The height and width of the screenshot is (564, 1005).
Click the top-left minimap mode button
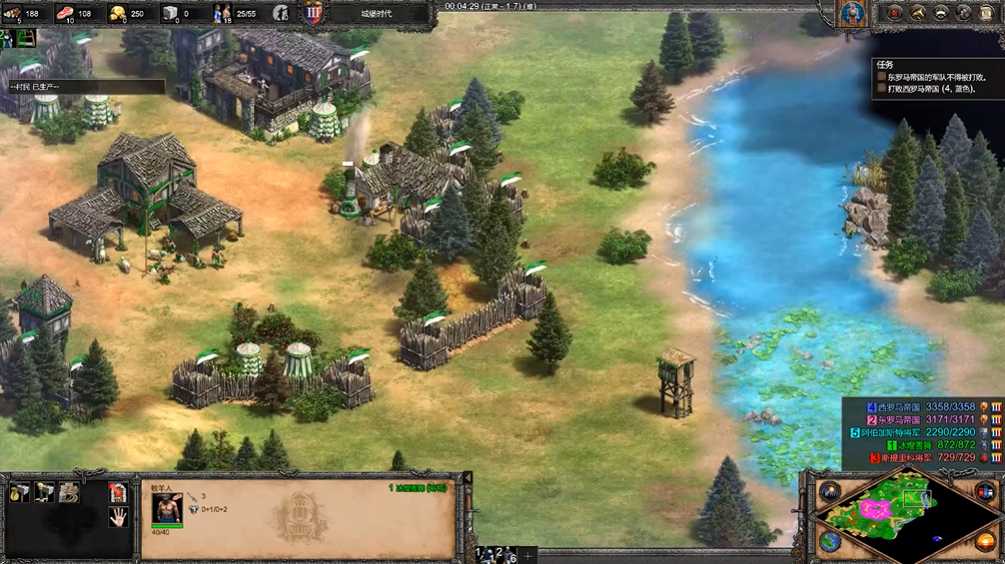(x=830, y=491)
